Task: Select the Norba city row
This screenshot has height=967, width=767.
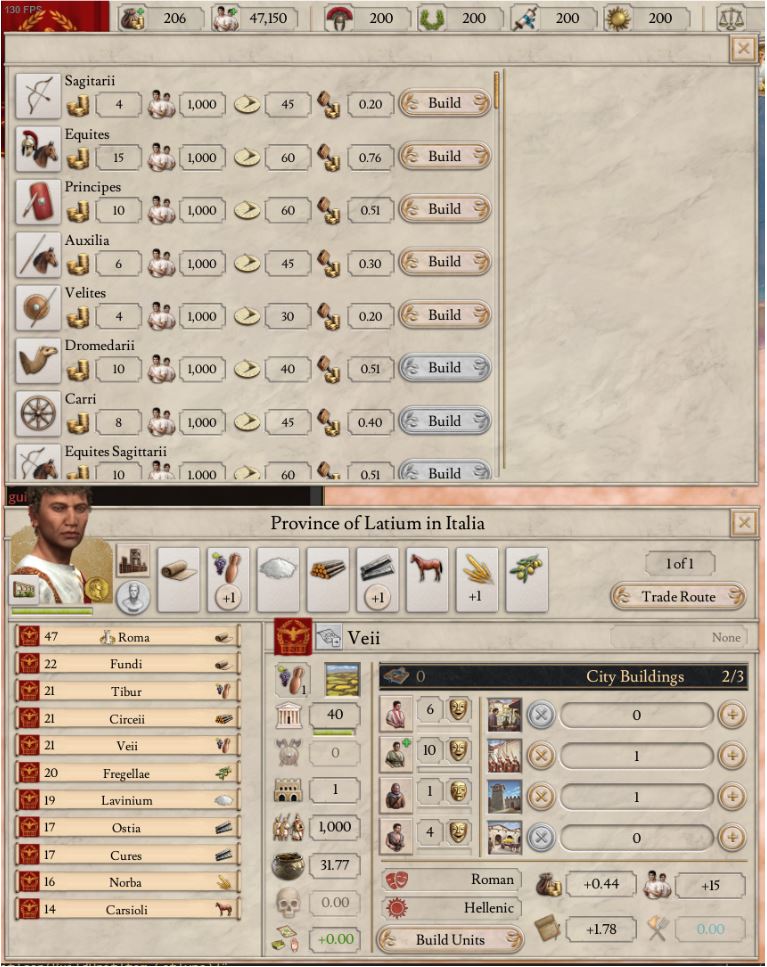Action: click(x=128, y=883)
